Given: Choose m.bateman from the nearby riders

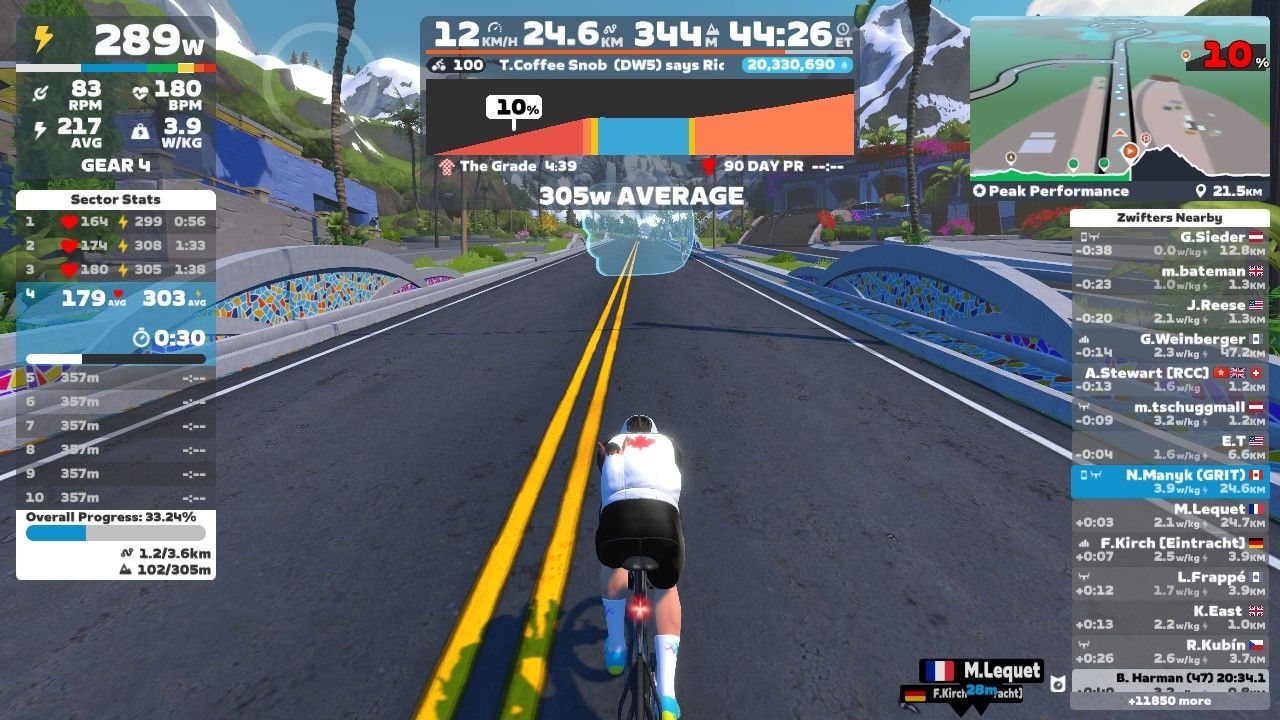Looking at the screenshot, I should [x=1169, y=277].
